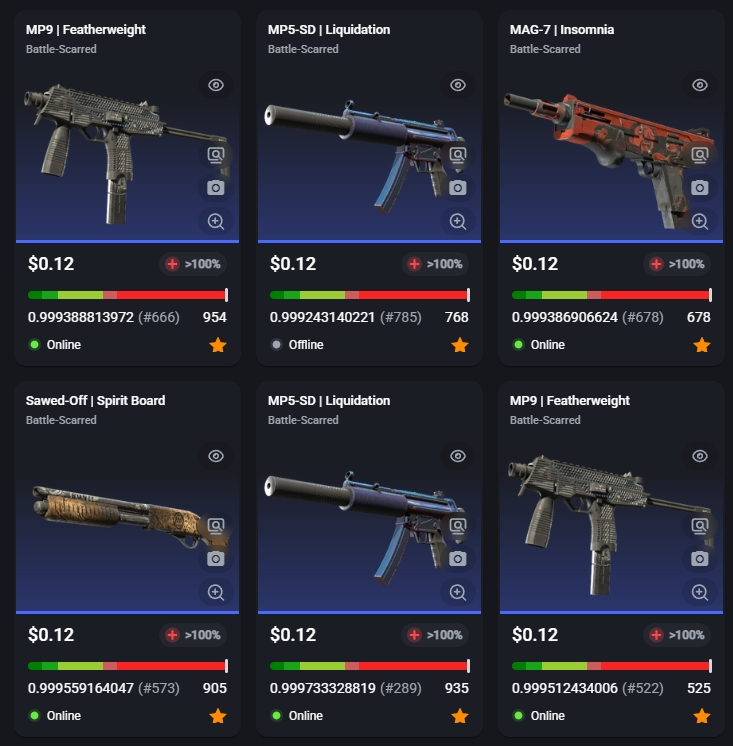Zoom into the MAG-7 Insomnia with the magnifier icon
733x746 pixels.
tap(700, 221)
